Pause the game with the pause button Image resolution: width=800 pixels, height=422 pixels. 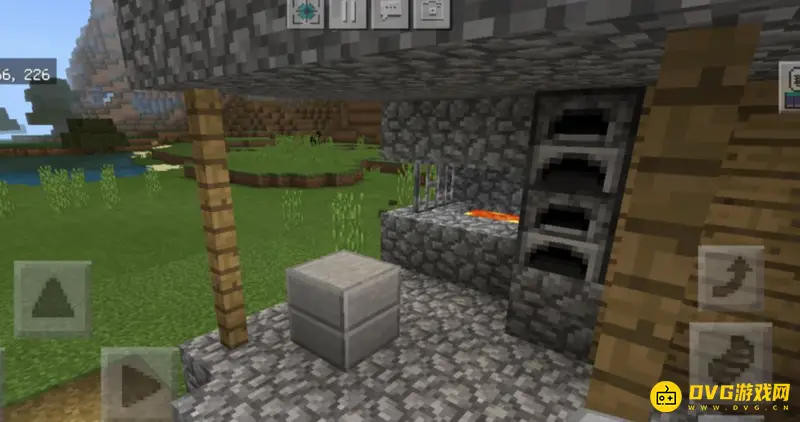tap(347, 12)
